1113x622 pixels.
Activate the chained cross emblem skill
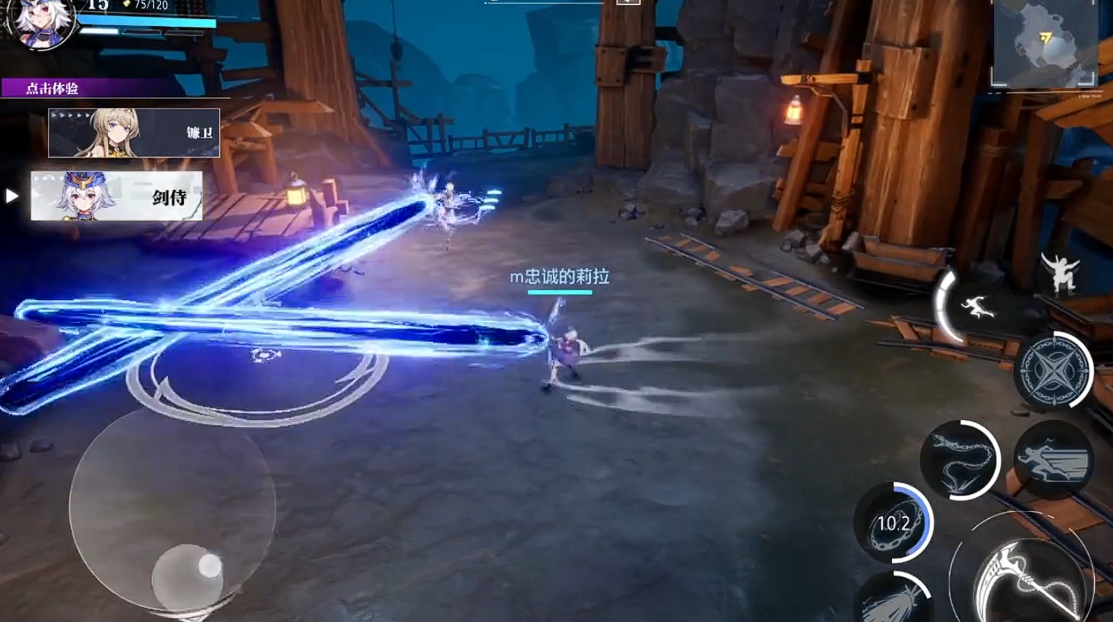1053,371
